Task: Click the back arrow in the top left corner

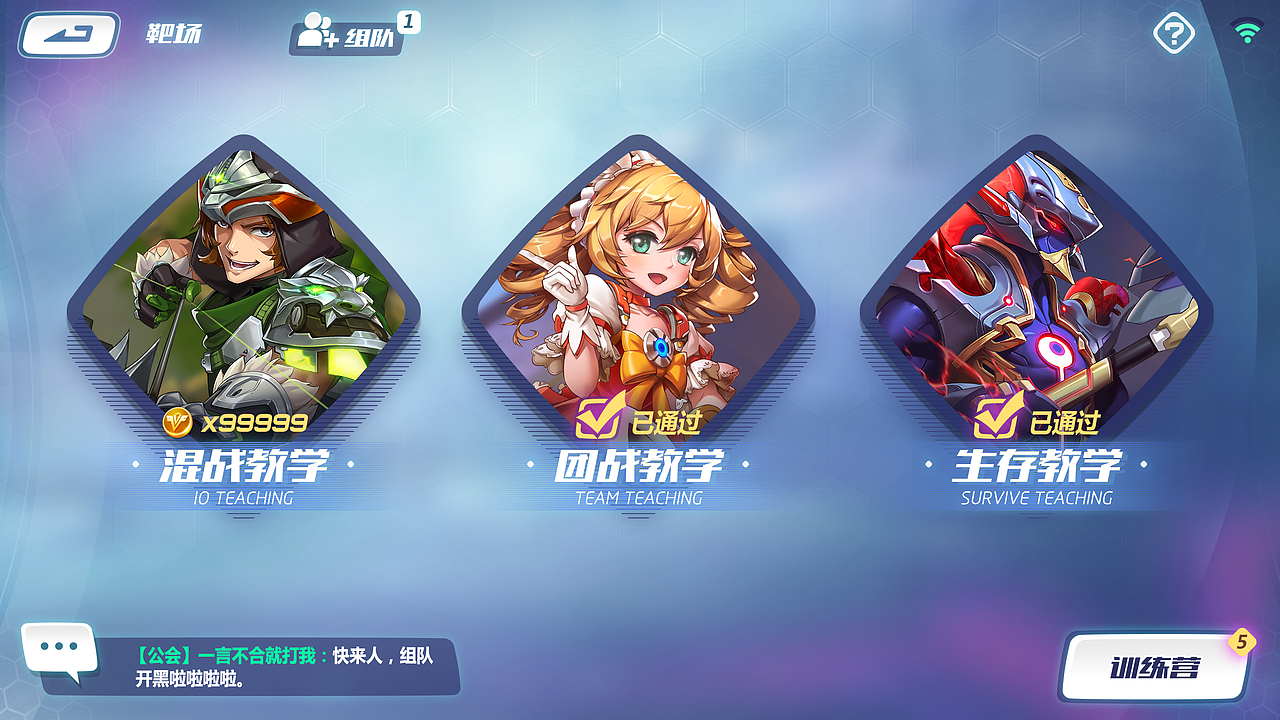Action: pyautogui.click(x=68, y=33)
